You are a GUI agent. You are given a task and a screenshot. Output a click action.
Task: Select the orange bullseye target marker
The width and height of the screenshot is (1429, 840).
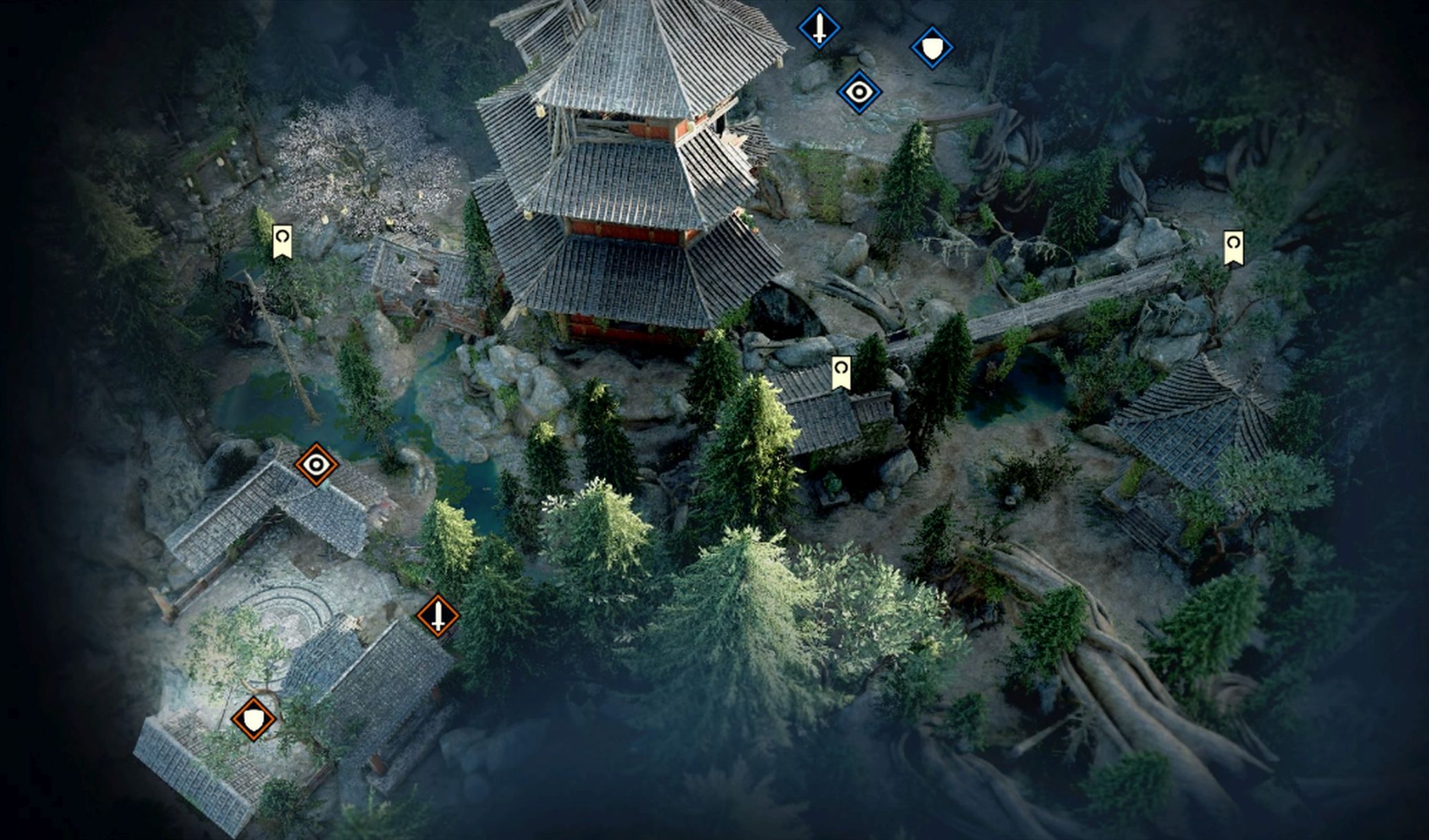click(316, 465)
